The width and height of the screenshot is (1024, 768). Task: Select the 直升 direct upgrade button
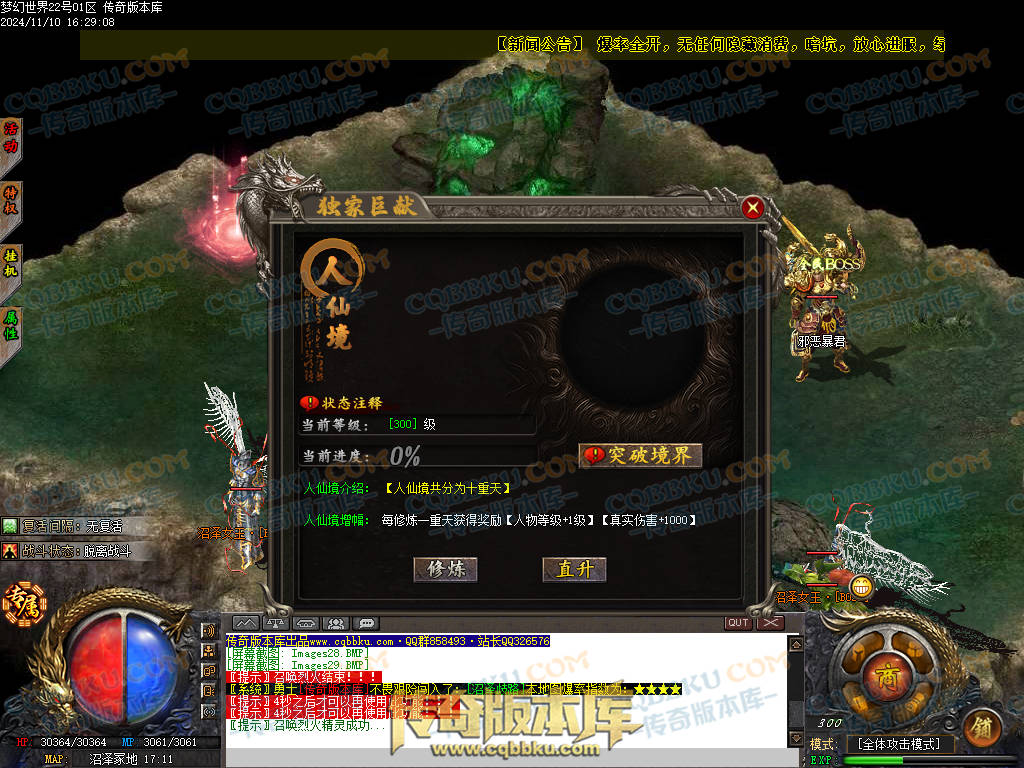575,569
